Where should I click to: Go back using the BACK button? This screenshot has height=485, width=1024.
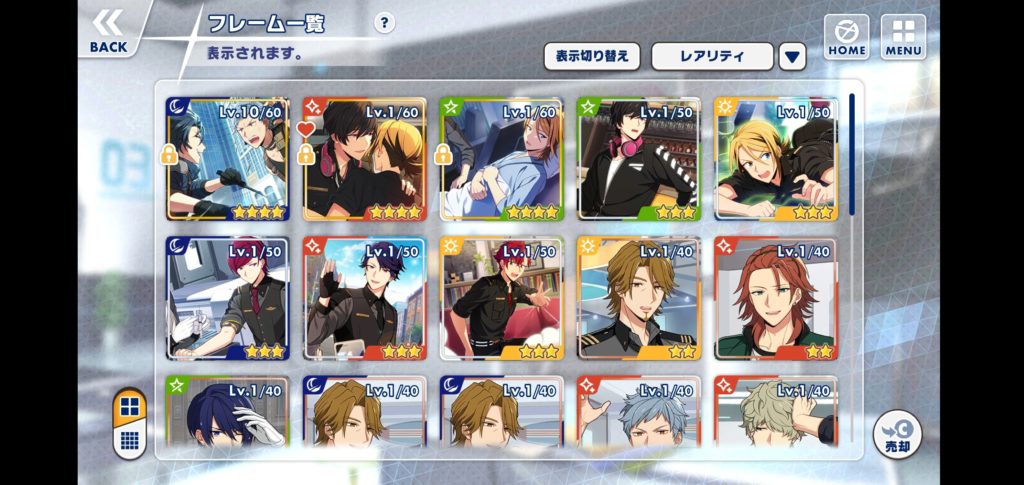click(108, 31)
